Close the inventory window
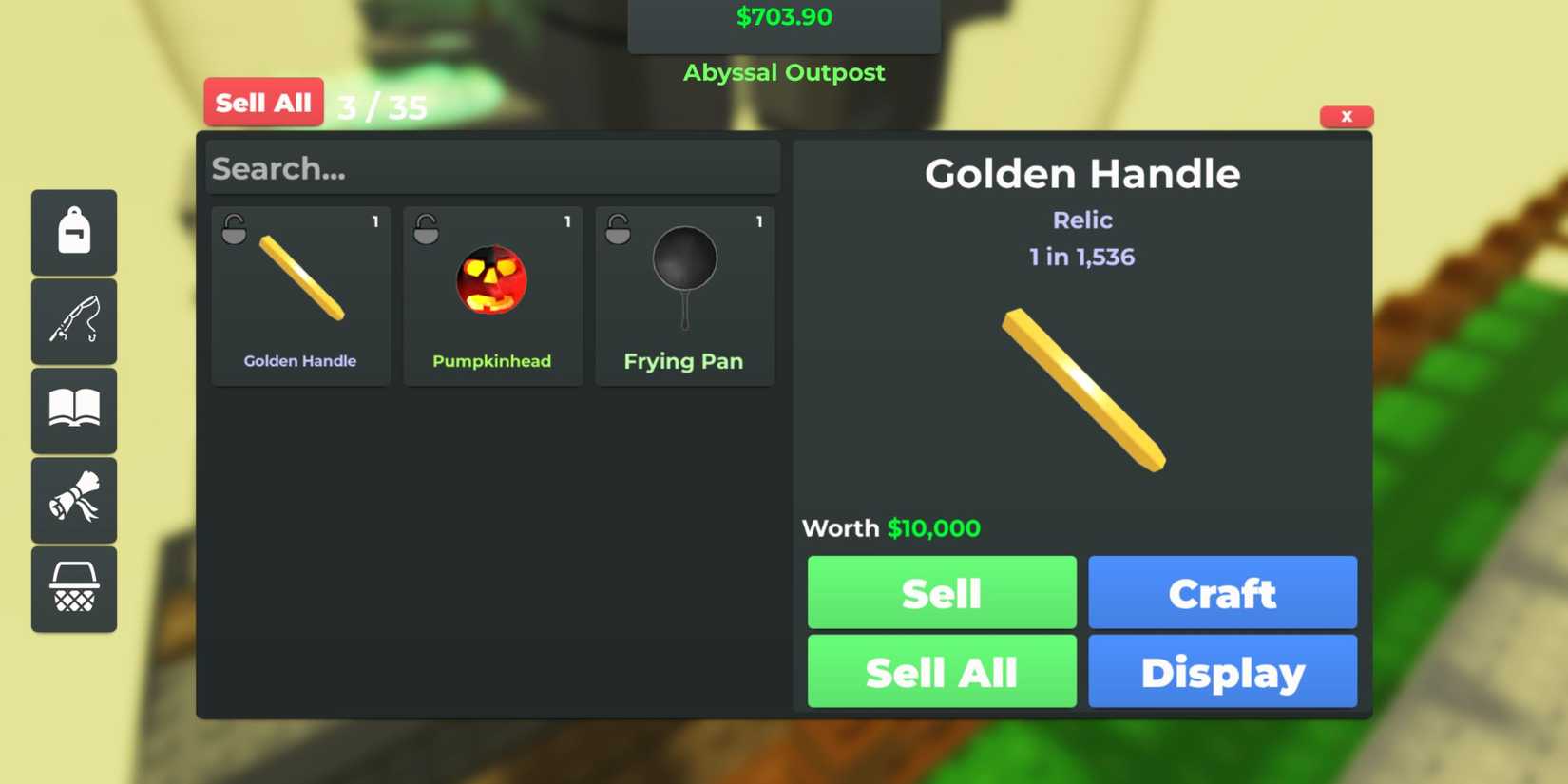The image size is (1568, 784). point(1347,116)
